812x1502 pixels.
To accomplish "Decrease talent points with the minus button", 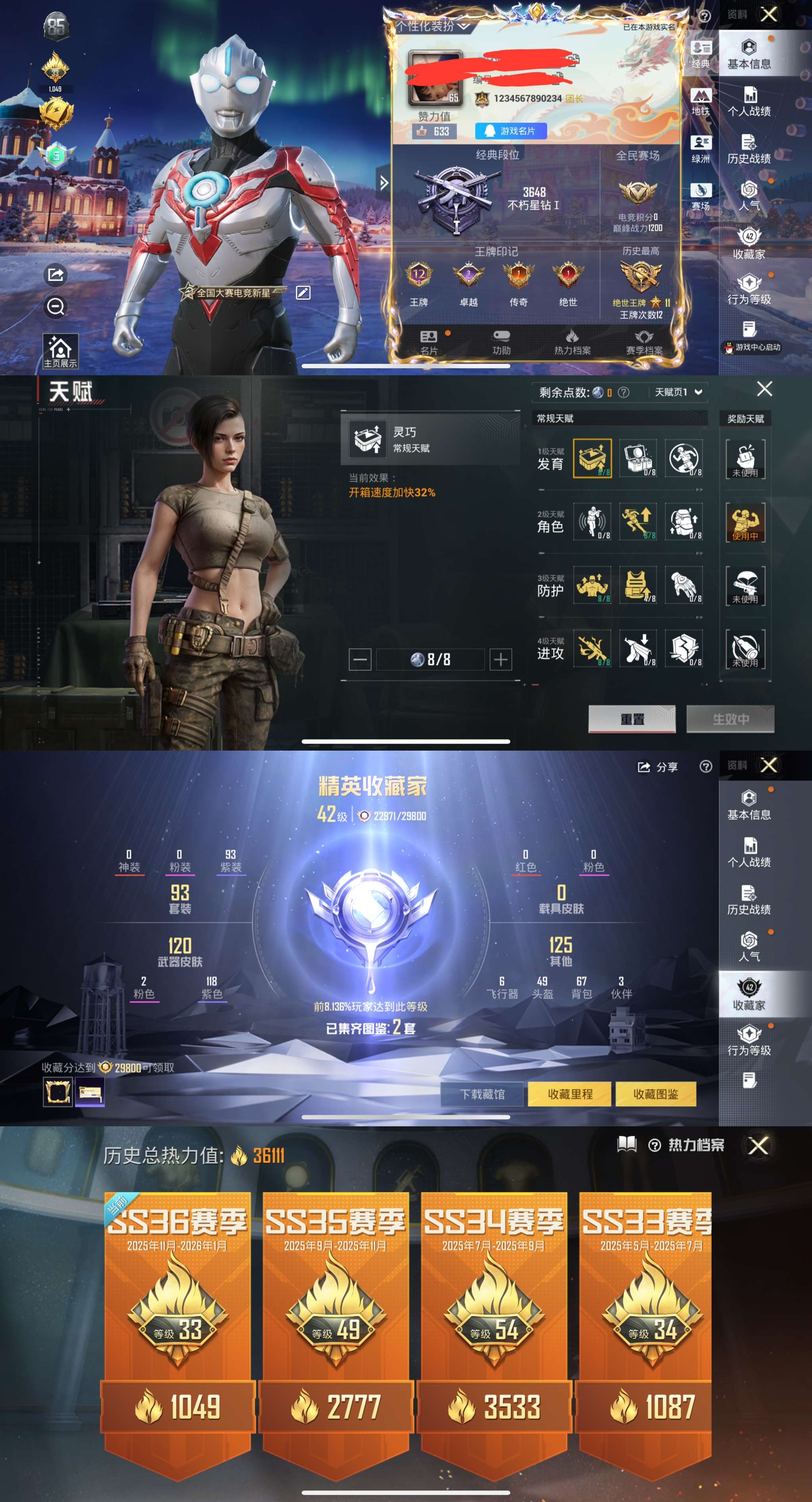I will click(x=360, y=659).
